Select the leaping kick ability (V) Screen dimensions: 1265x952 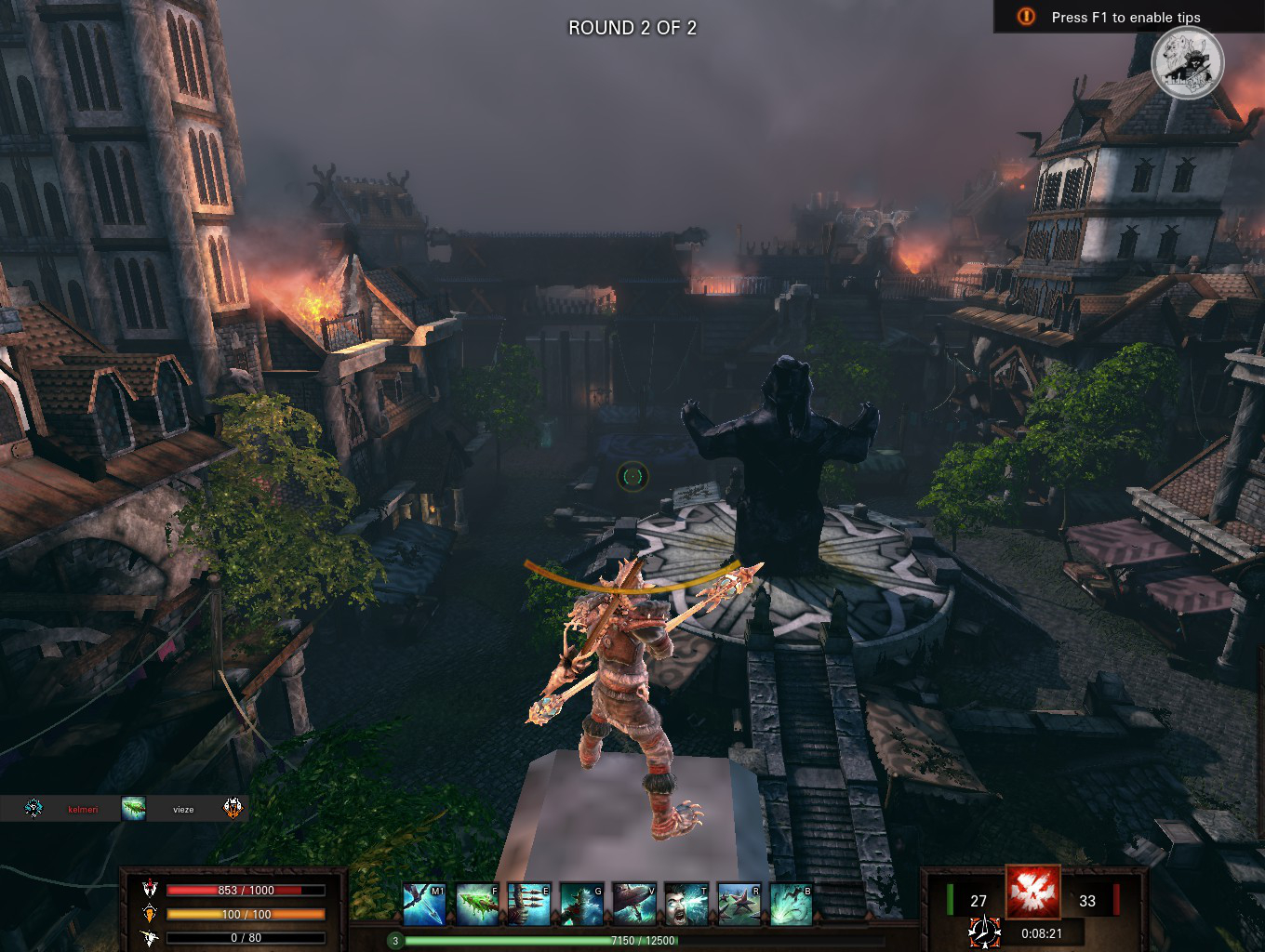tap(633, 905)
